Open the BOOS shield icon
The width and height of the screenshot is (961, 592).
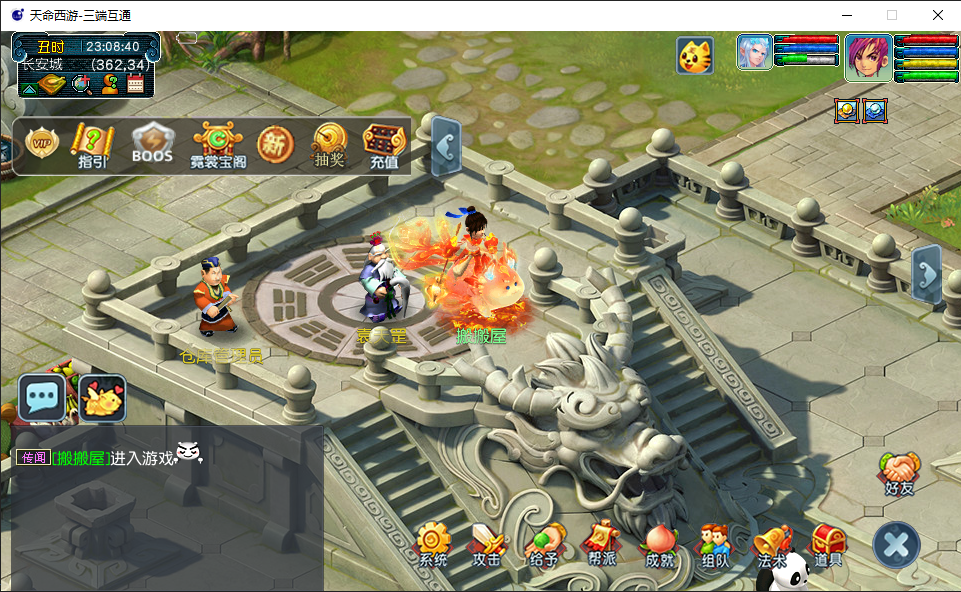pyautogui.click(x=152, y=145)
